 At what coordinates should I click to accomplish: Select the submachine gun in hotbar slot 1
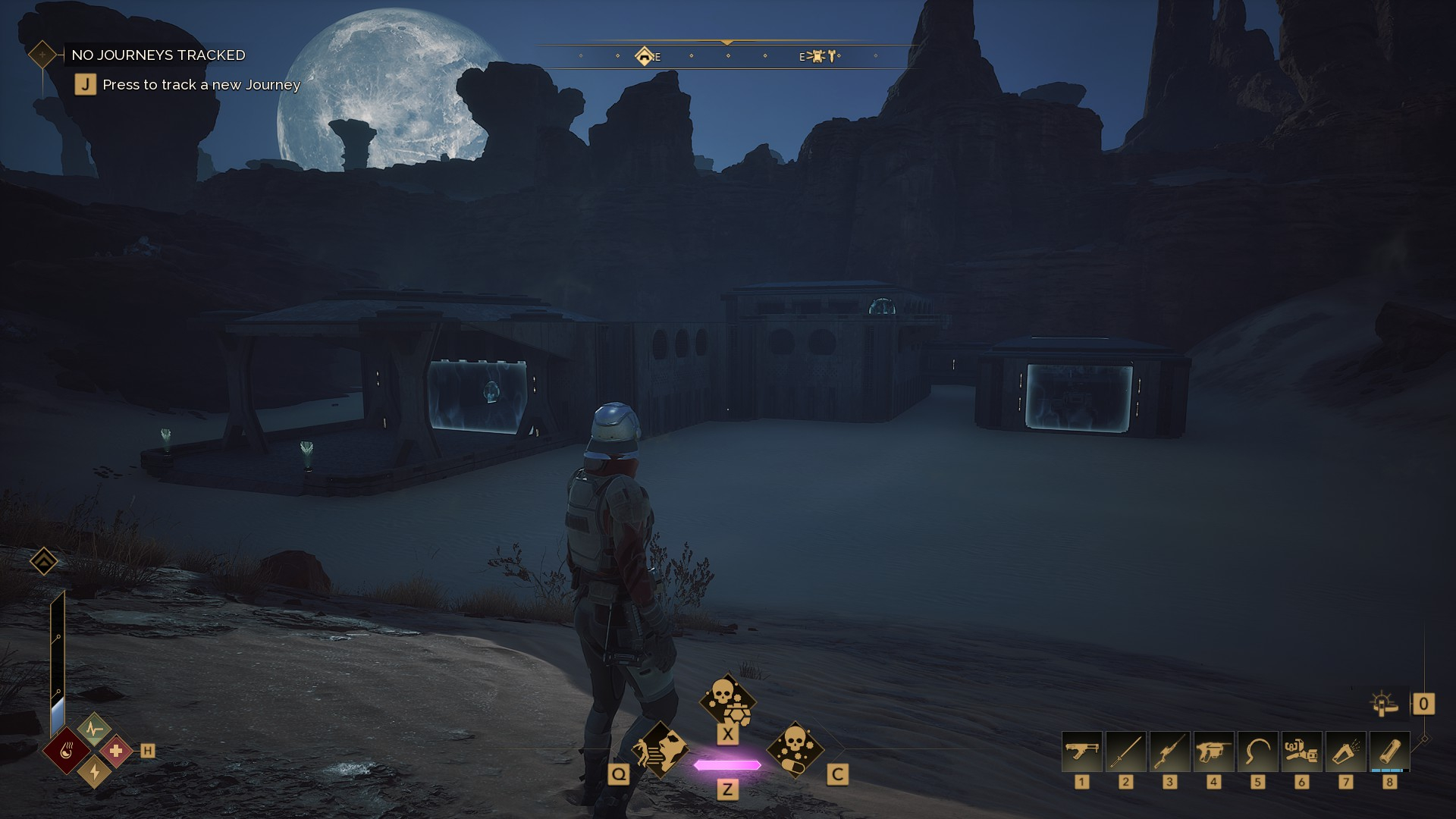pos(1081,752)
